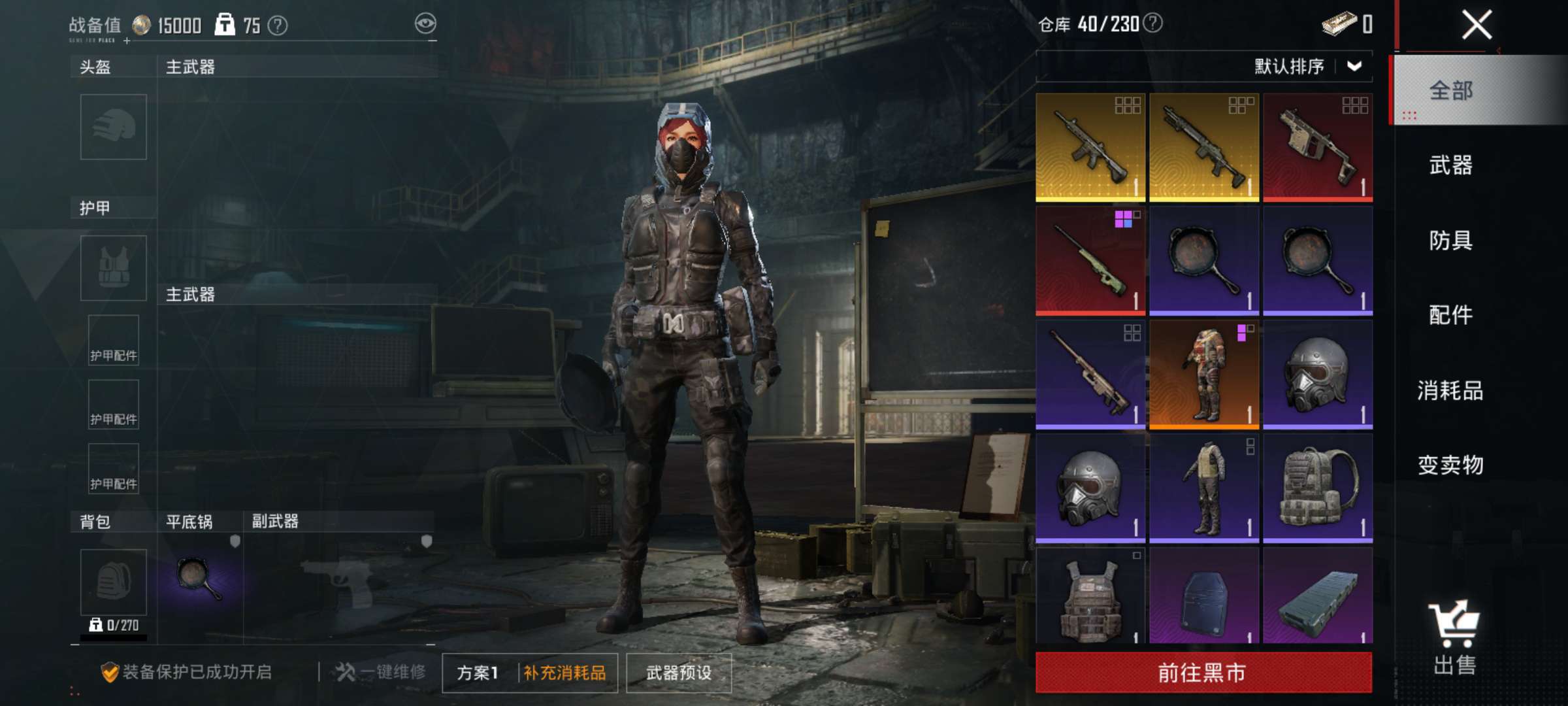This screenshot has width=1568, height=706.
Task: Select the green AWM sniper rifle slot
Action: tap(1090, 261)
